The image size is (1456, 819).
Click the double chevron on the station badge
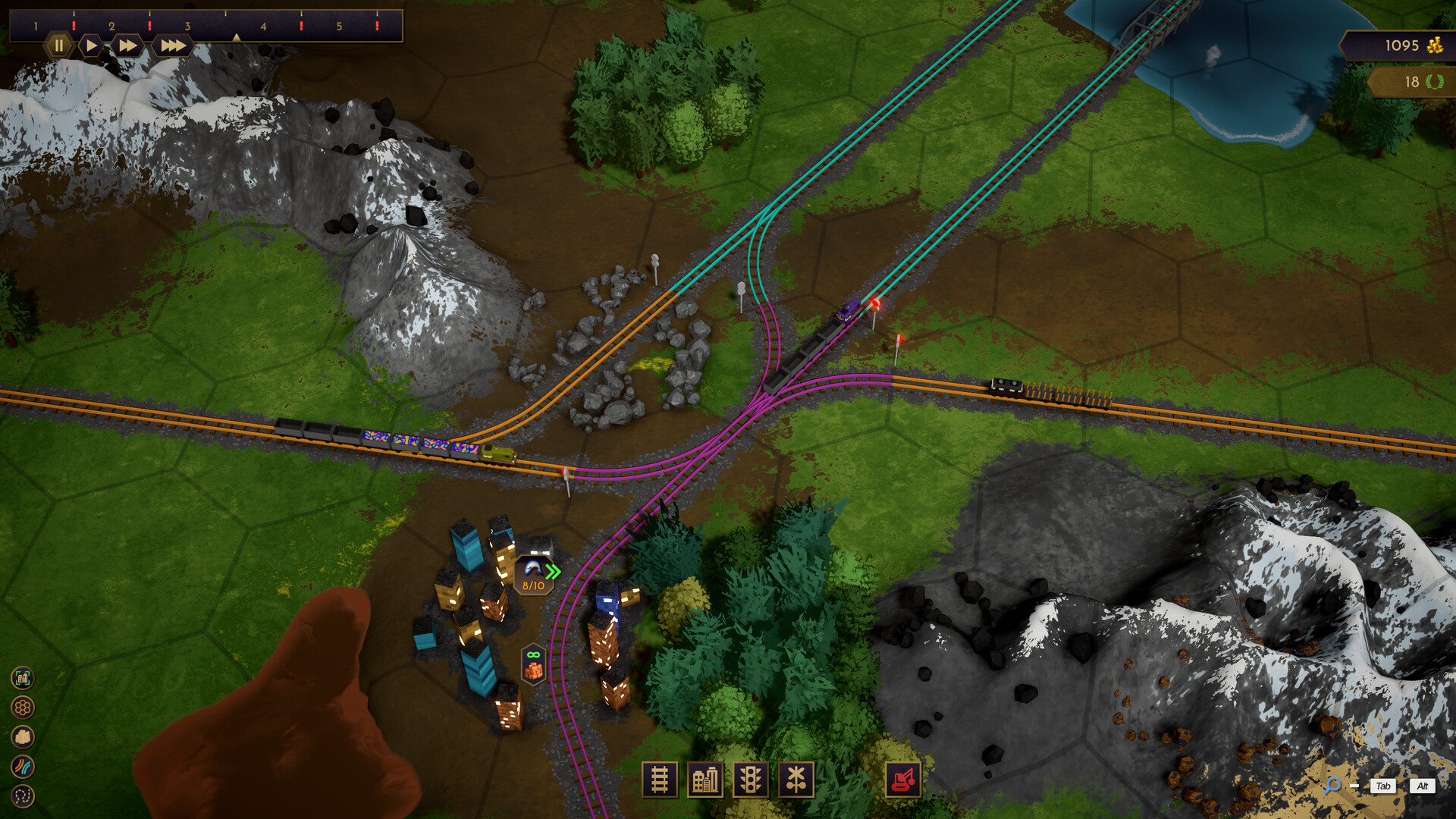[x=552, y=570]
